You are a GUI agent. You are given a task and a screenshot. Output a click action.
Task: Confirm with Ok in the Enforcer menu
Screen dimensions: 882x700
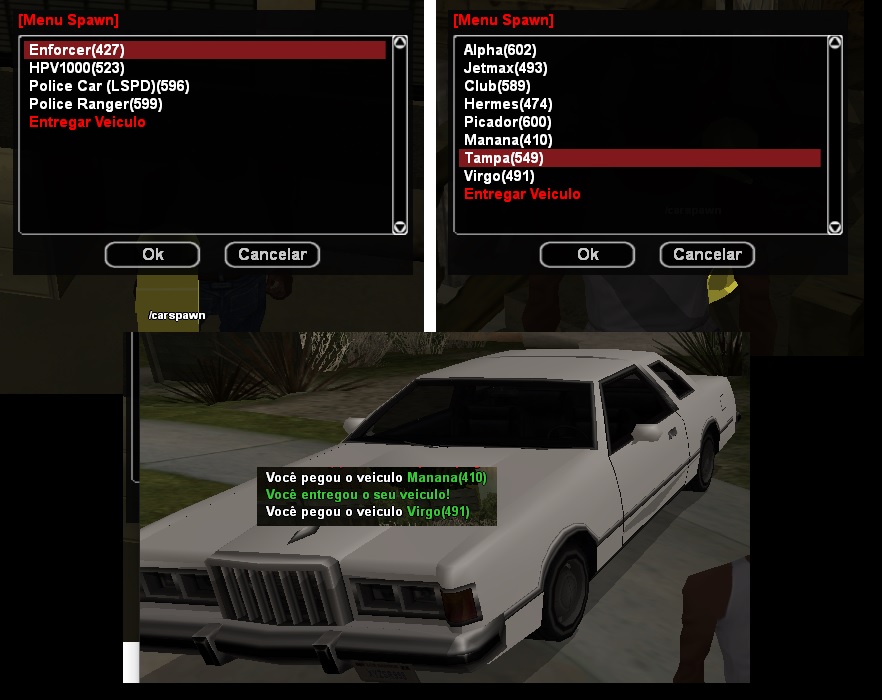(x=152, y=255)
